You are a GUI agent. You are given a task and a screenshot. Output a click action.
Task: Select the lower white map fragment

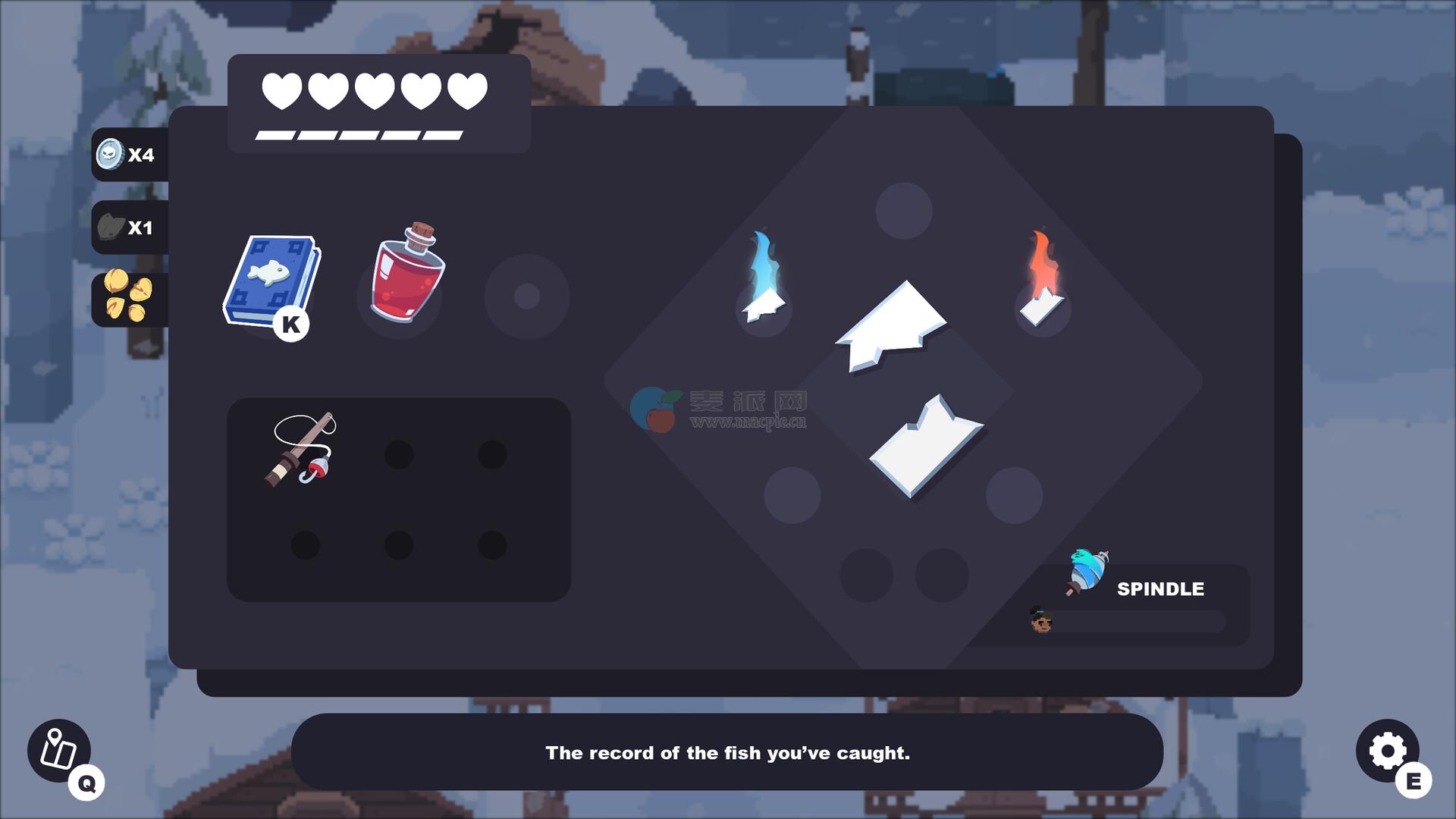click(x=925, y=447)
